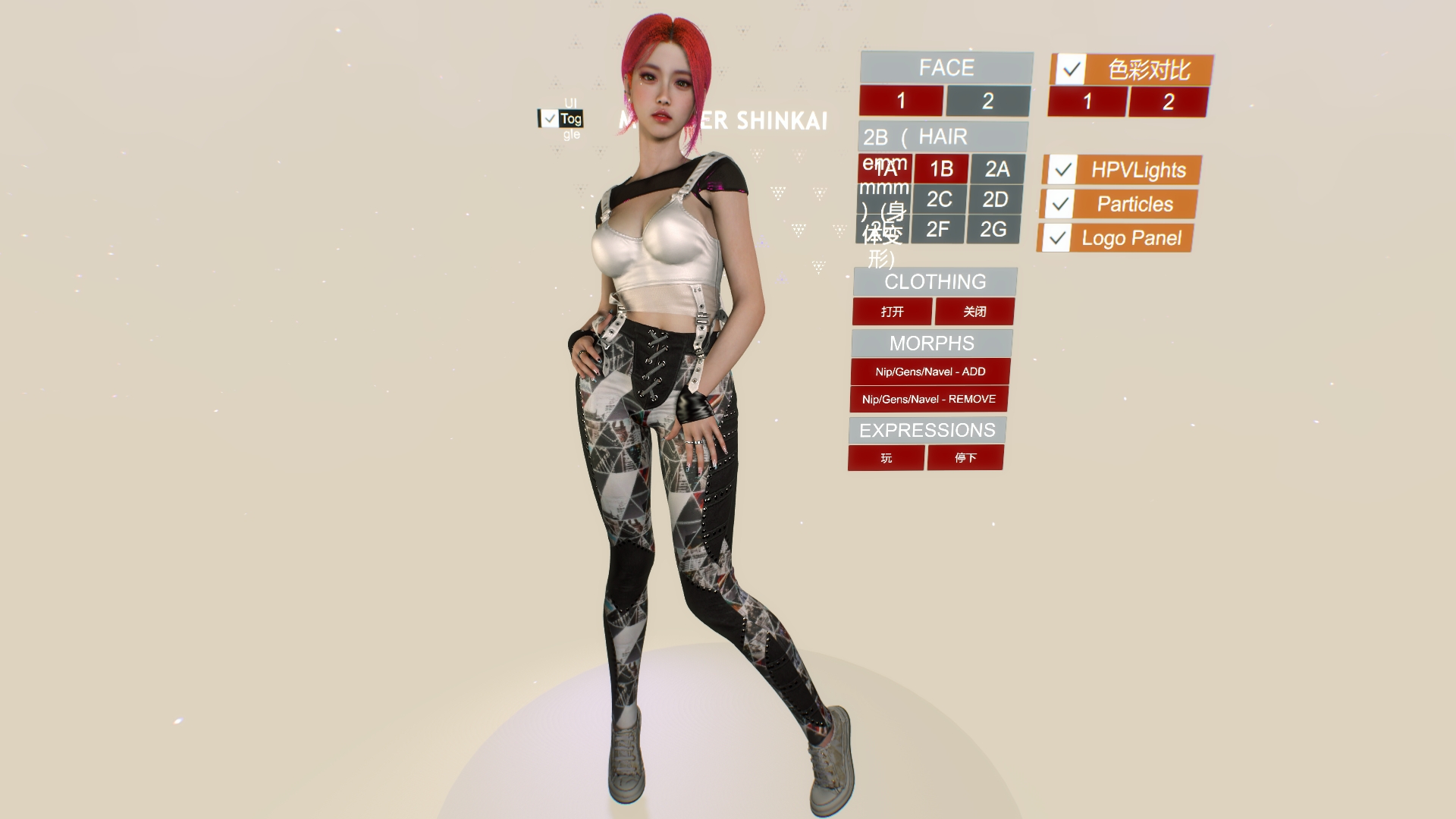The height and width of the screenshot is (819, 1456).
Task: Select FACE preset 1
Action: click(x=902, y=101)
